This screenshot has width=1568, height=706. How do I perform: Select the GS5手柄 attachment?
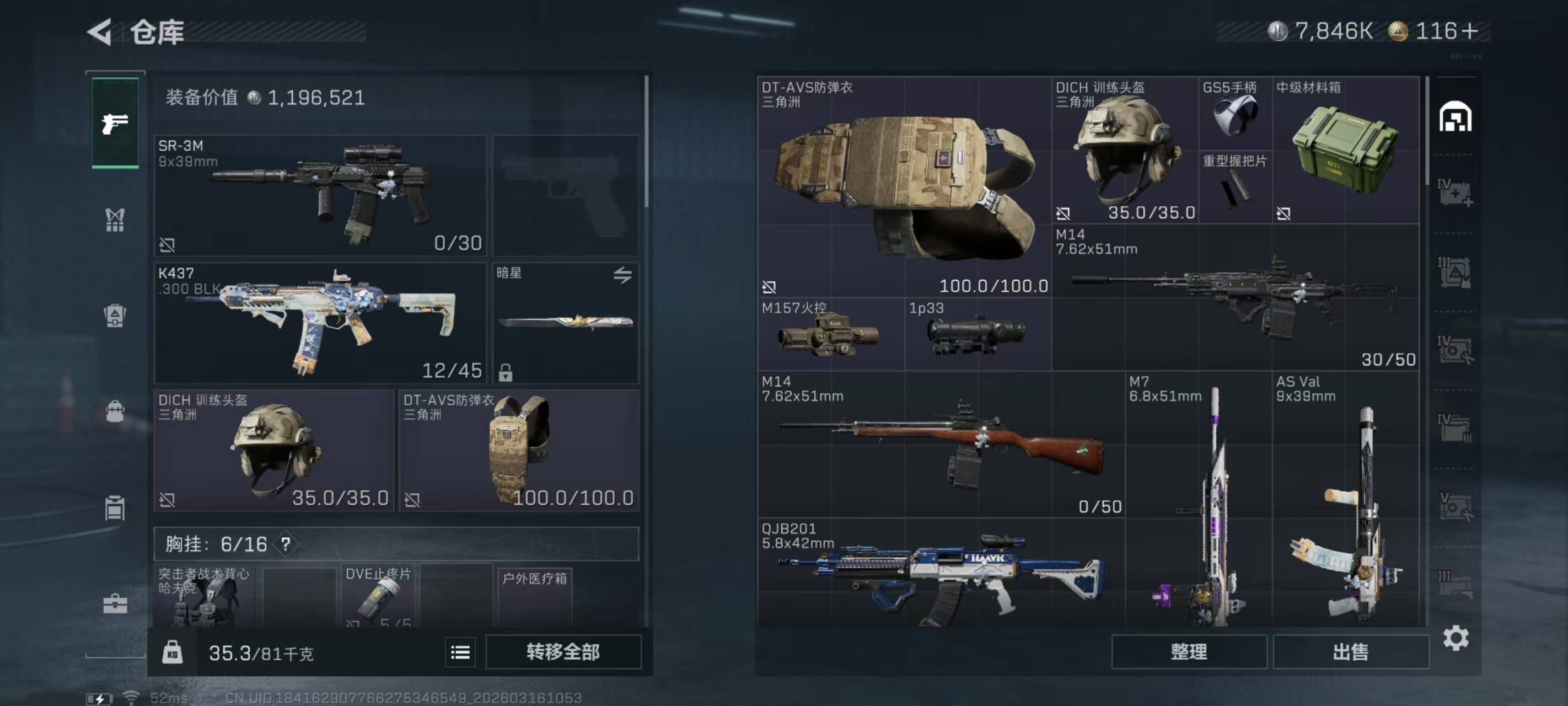pos(1235,113)
